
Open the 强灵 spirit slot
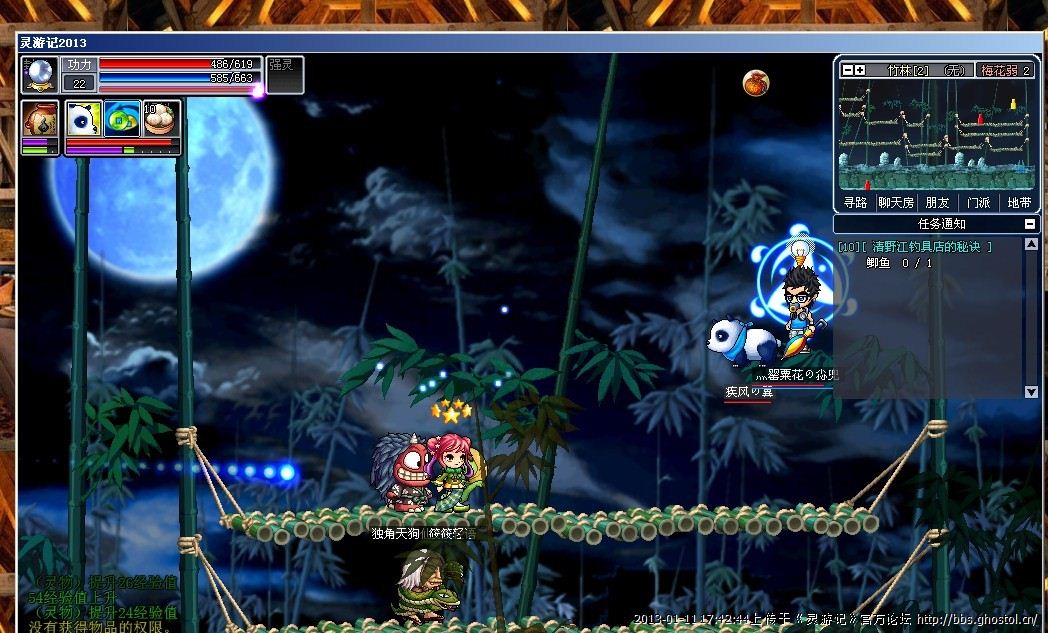pyautogui.click(x=284, y=74)
